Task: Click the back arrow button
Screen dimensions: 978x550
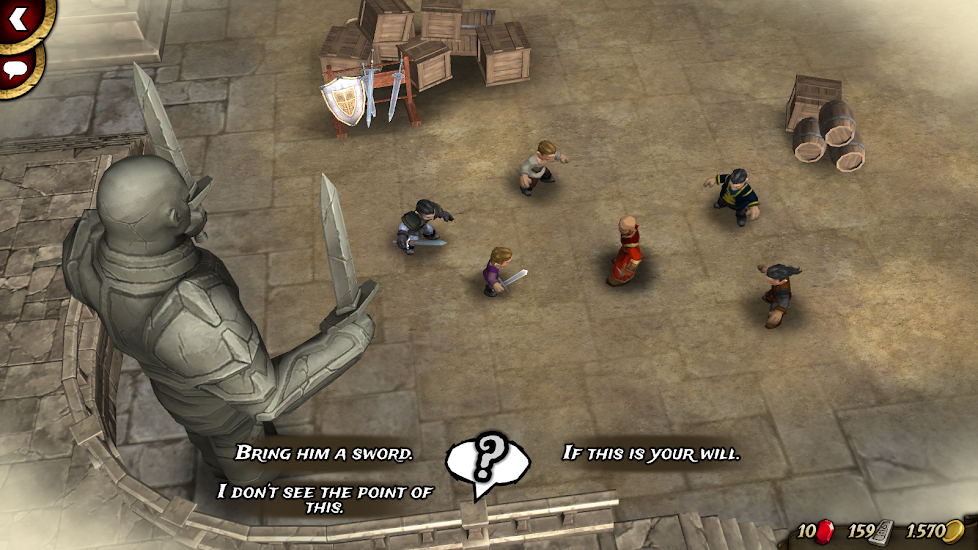Action: click(17, 16)
